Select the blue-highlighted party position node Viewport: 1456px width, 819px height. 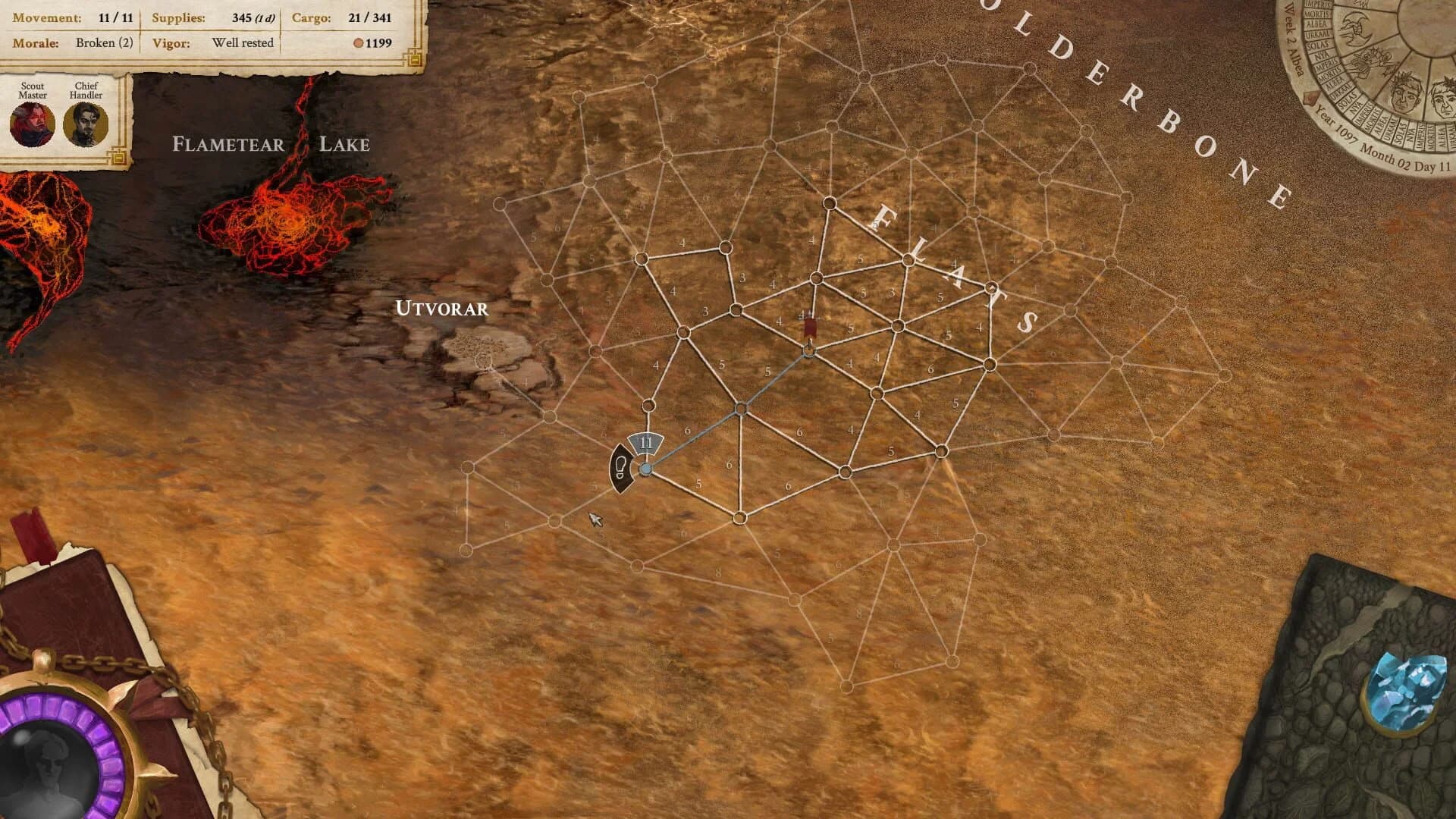645,470
